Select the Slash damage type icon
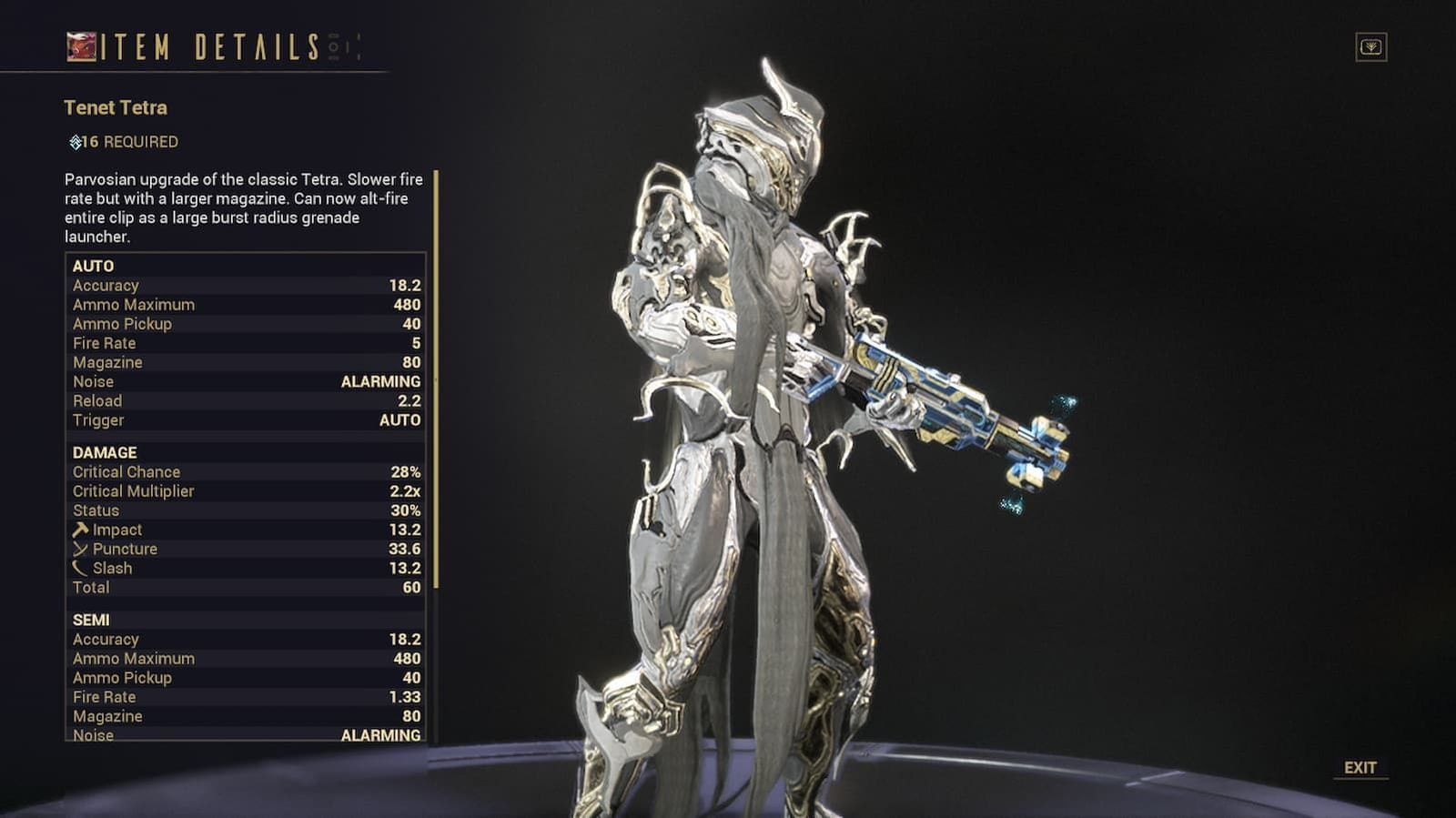This screenshot has width=1456, height=818. click(x=80, y=568)
